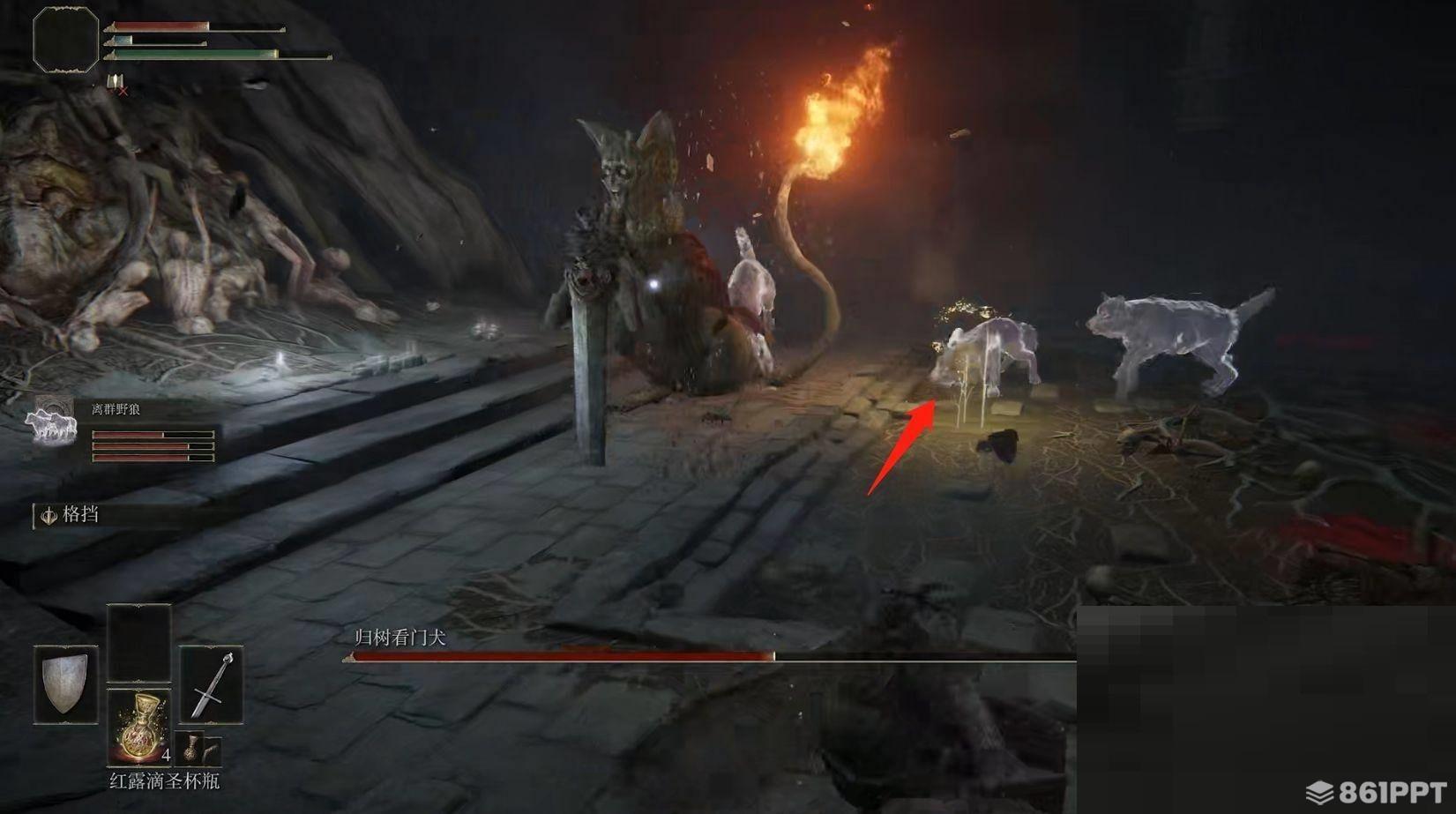Select the heater shield equipment slot
1456x814 pixels.
(66, 685)
